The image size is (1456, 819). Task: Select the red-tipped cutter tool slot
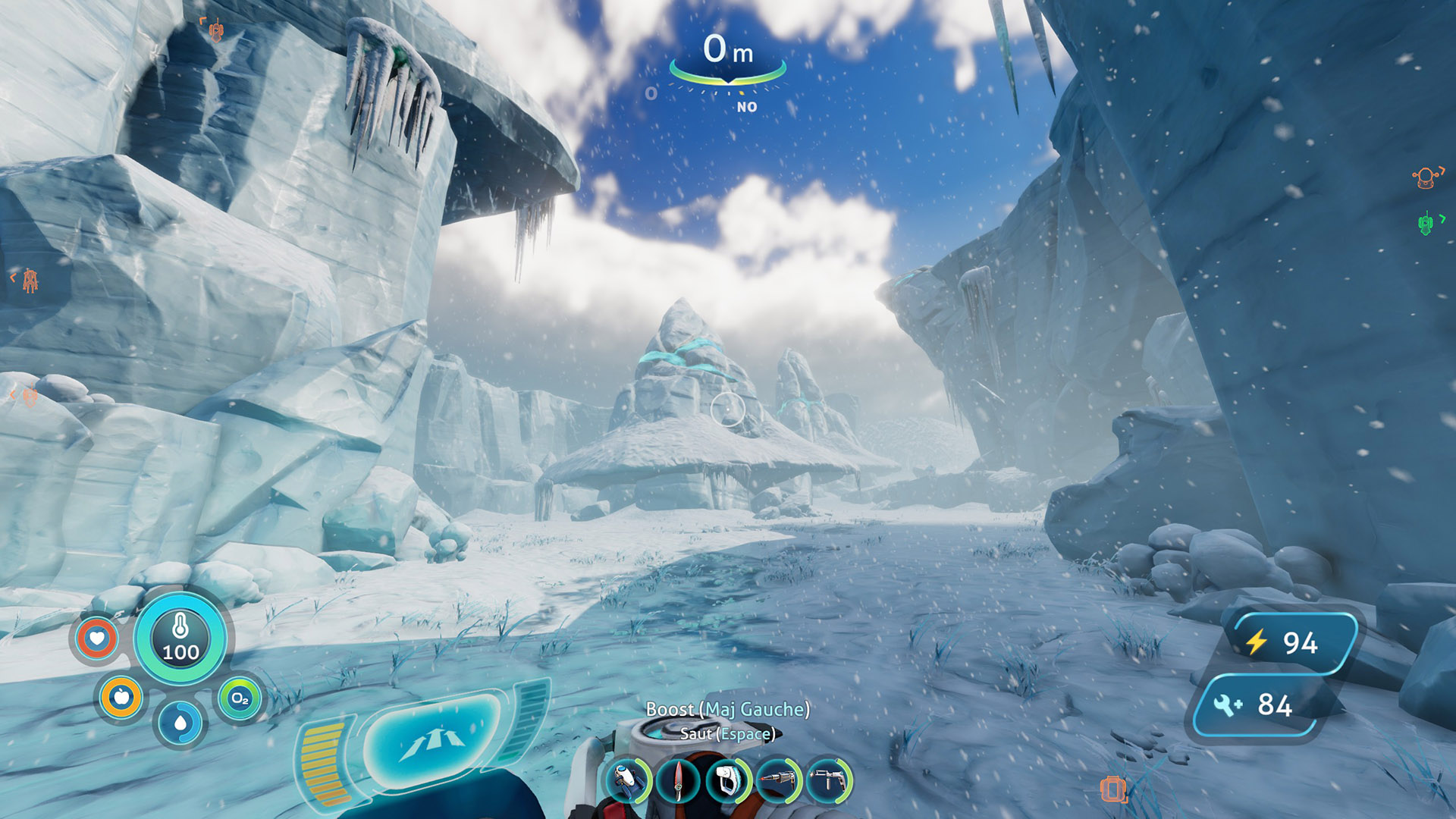tap(778, 780)
